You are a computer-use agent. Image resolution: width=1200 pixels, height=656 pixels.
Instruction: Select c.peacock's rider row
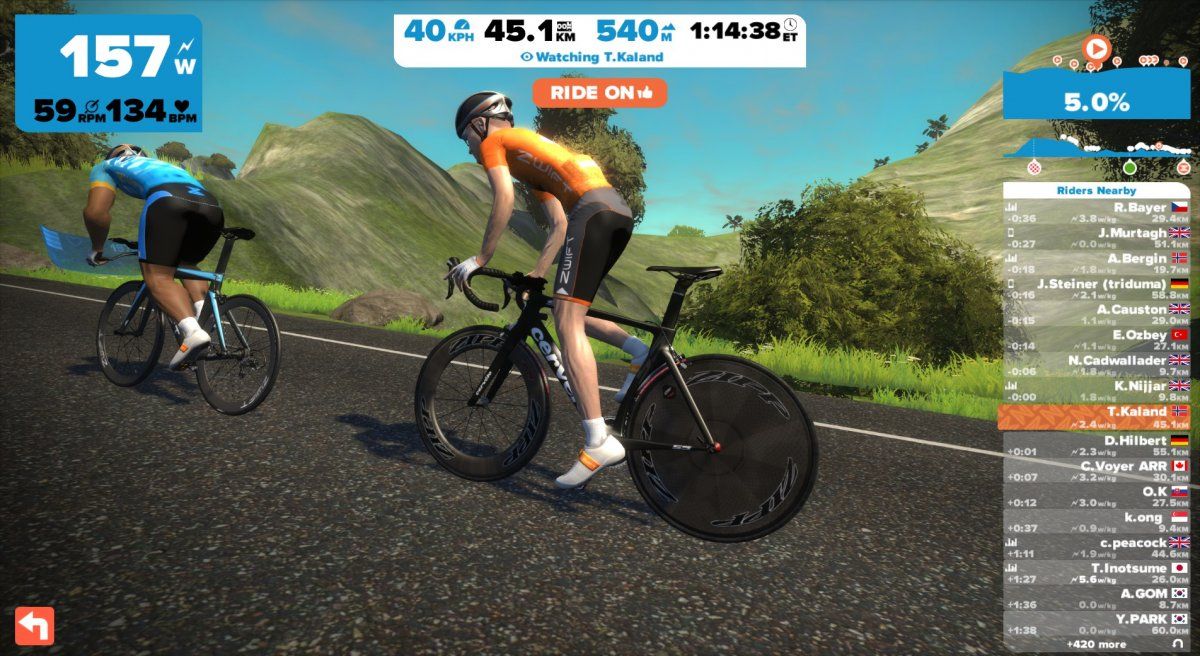point(1096,547)
